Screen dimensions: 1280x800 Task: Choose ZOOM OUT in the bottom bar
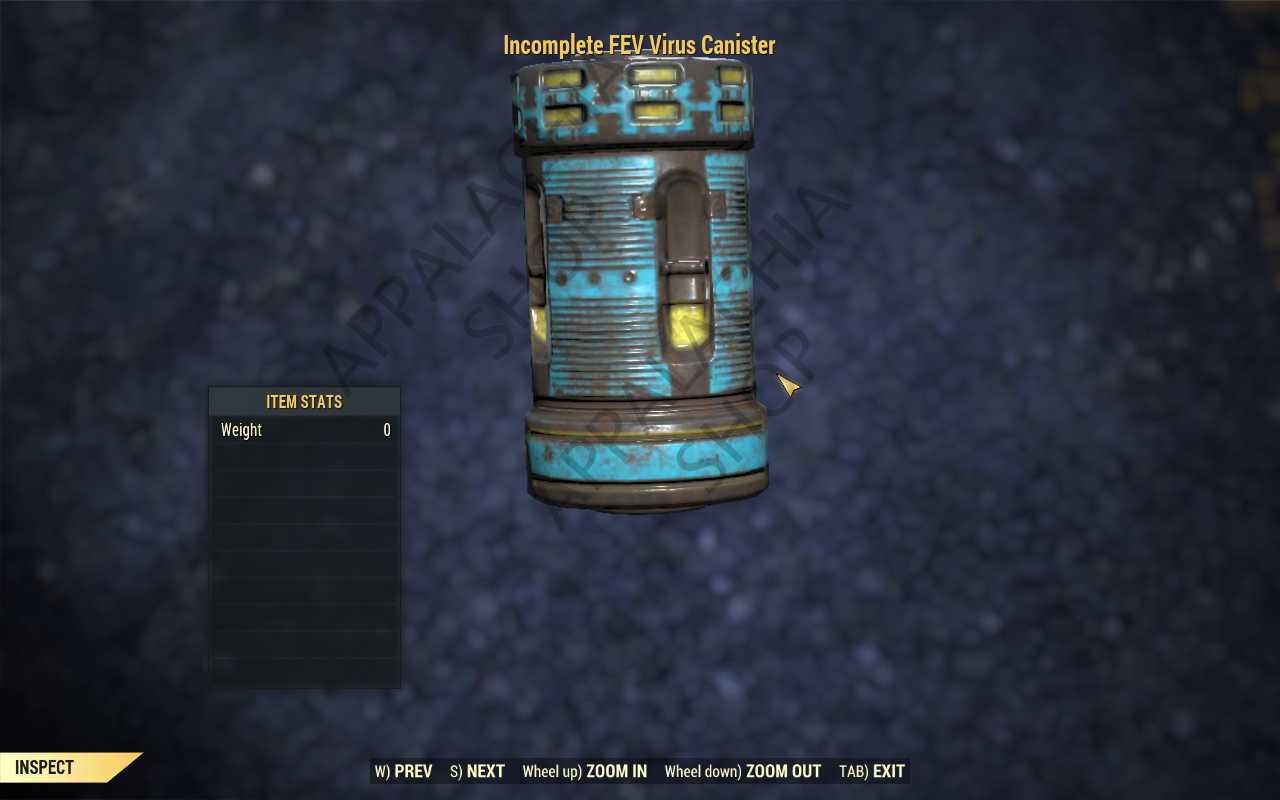pyautogui.click(x=742, y=771)
